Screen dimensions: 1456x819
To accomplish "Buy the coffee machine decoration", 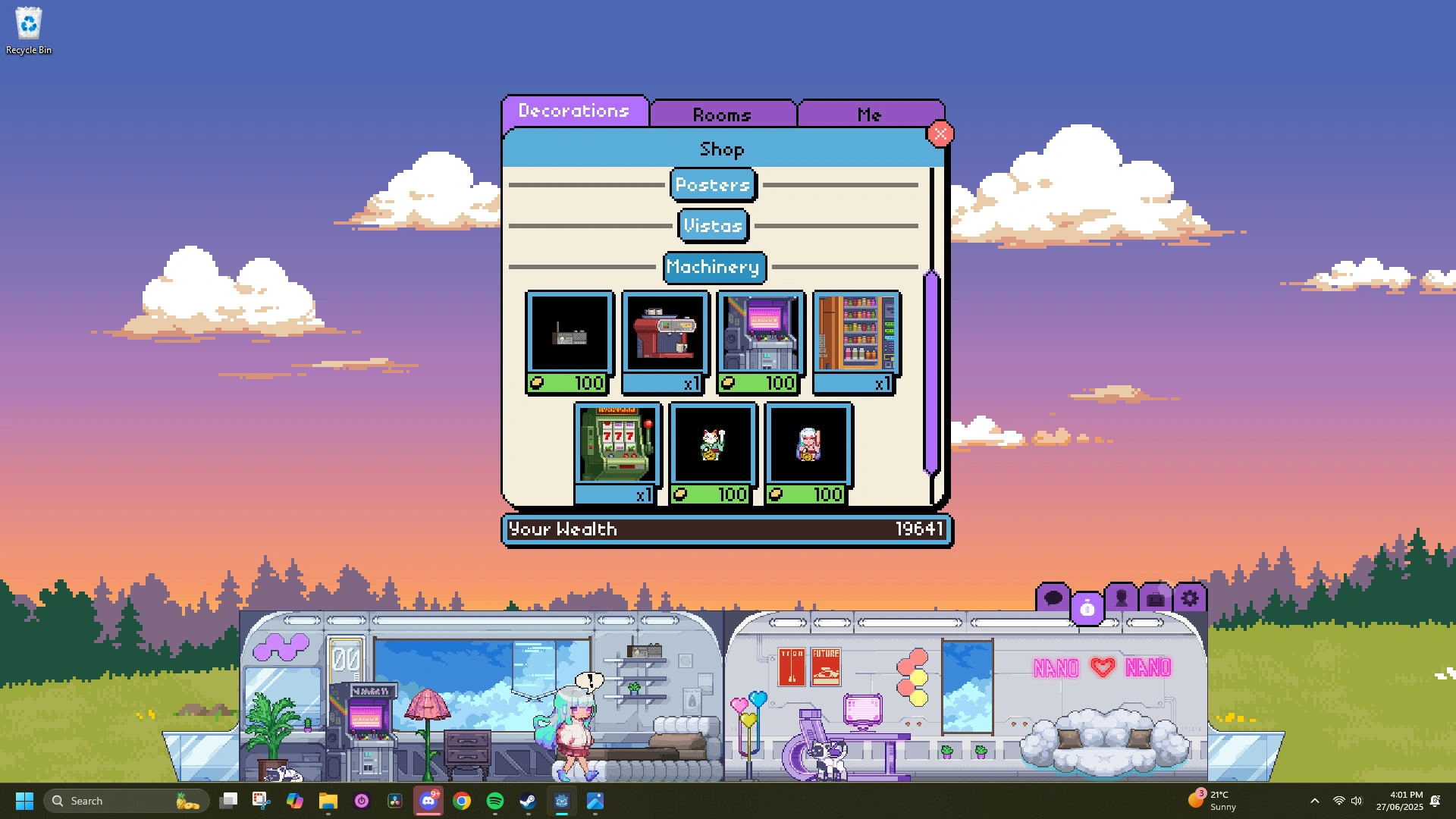I will pyautogui.click(x=664, y=334).
